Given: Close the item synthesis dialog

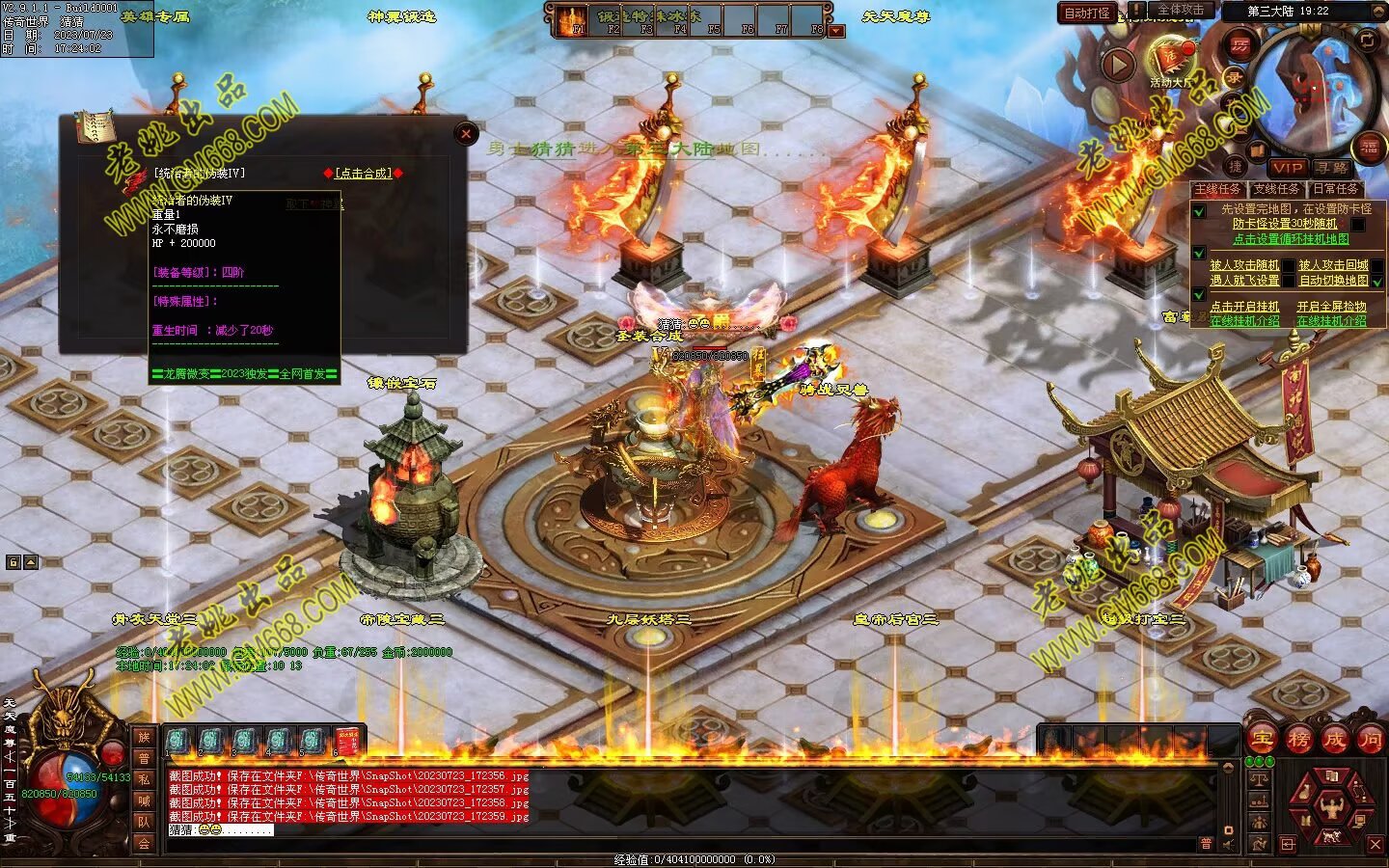Looking at the screenshot, I should 466,134.
